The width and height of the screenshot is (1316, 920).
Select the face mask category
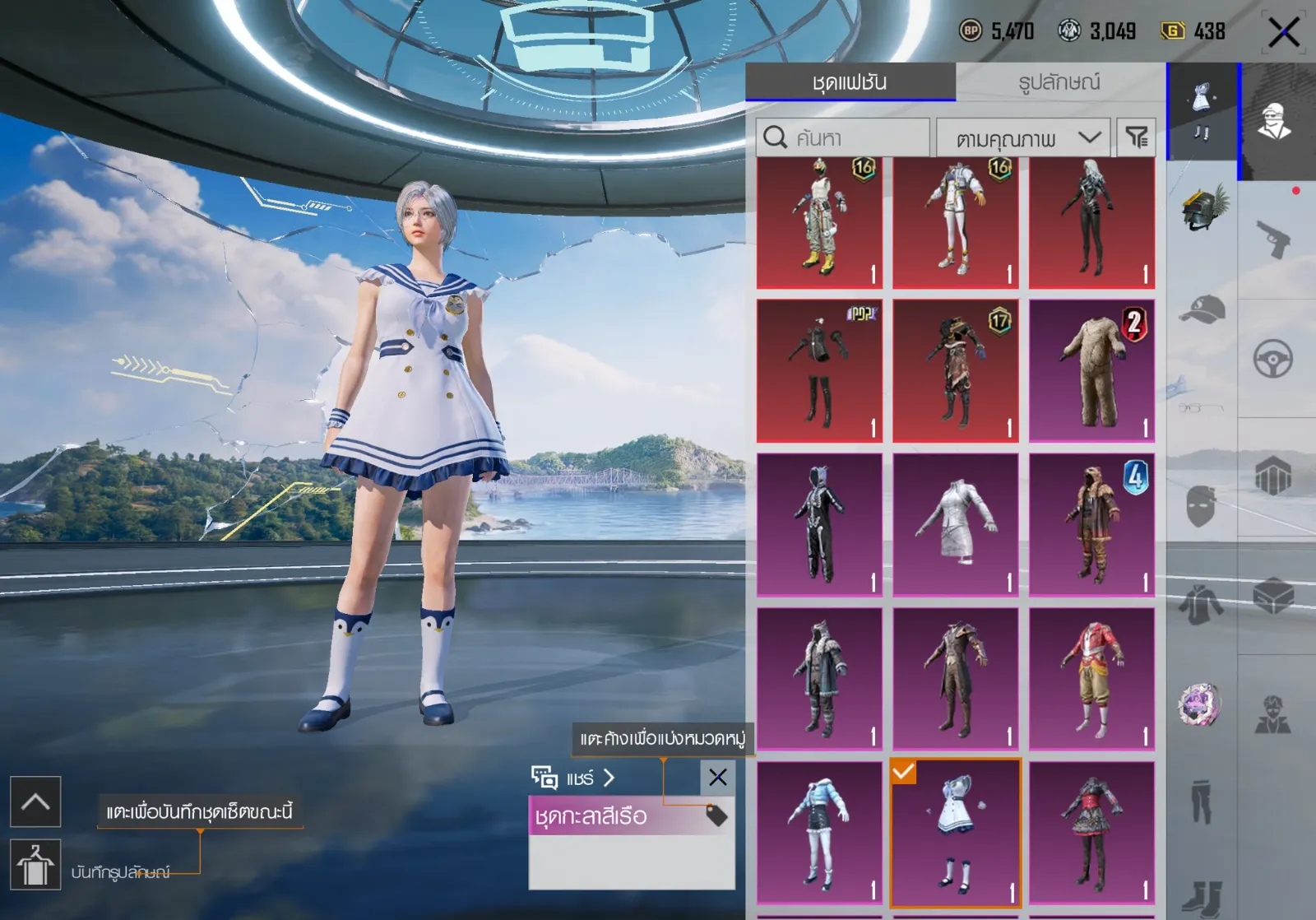point(1201,504)
